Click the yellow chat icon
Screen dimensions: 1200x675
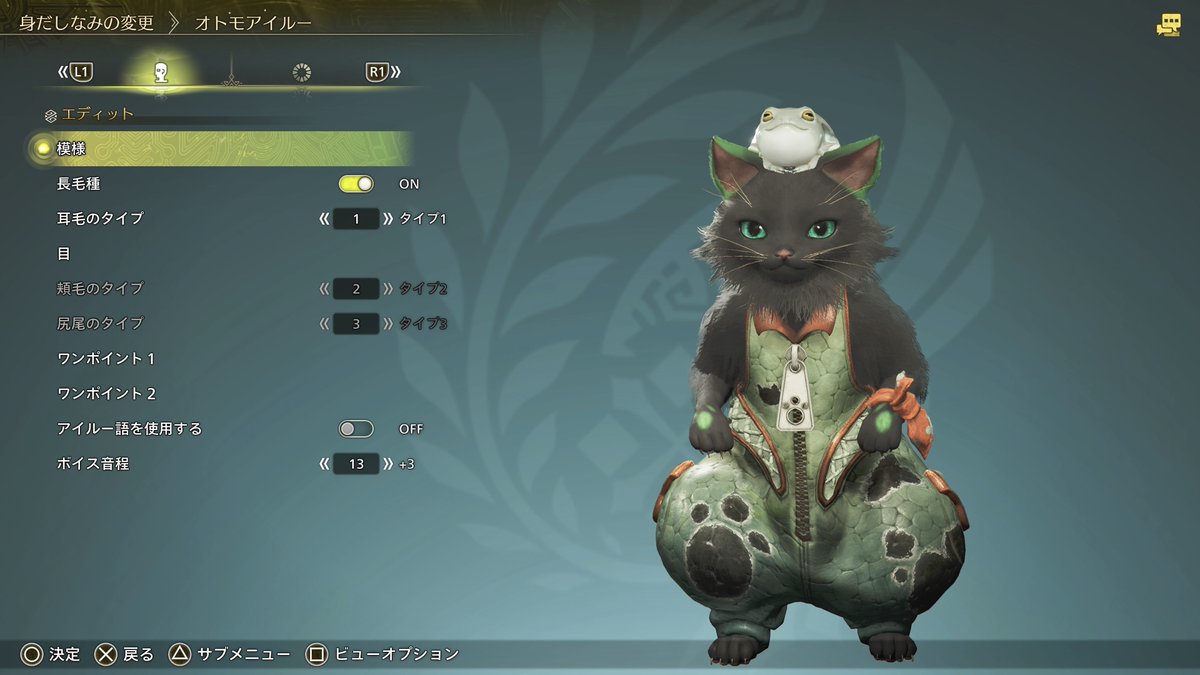[x=1167, y=26]
